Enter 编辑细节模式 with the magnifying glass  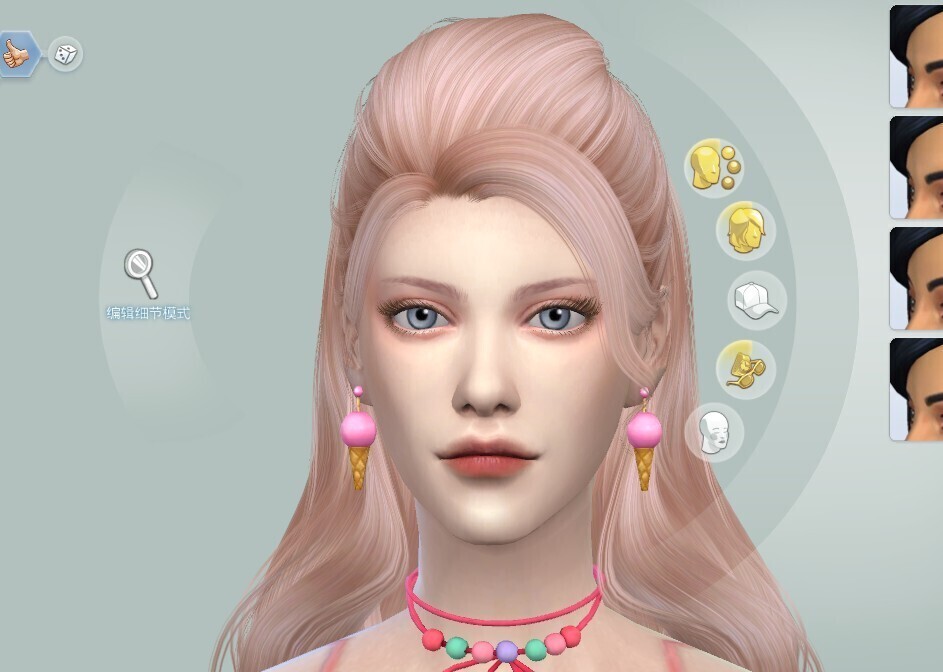click(141, 274)
